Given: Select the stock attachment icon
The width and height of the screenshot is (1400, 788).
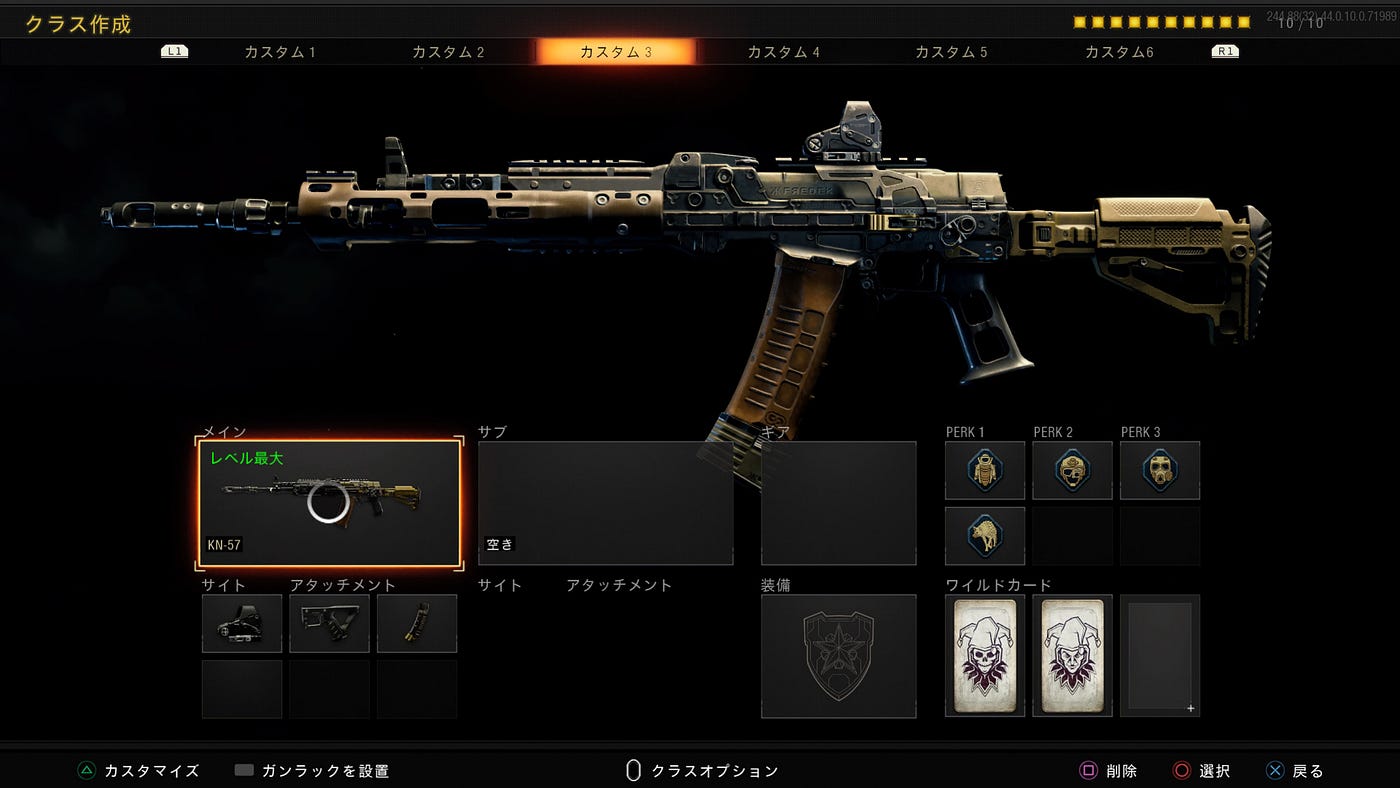Looking at the screenshot, I should tap(329, 623).
